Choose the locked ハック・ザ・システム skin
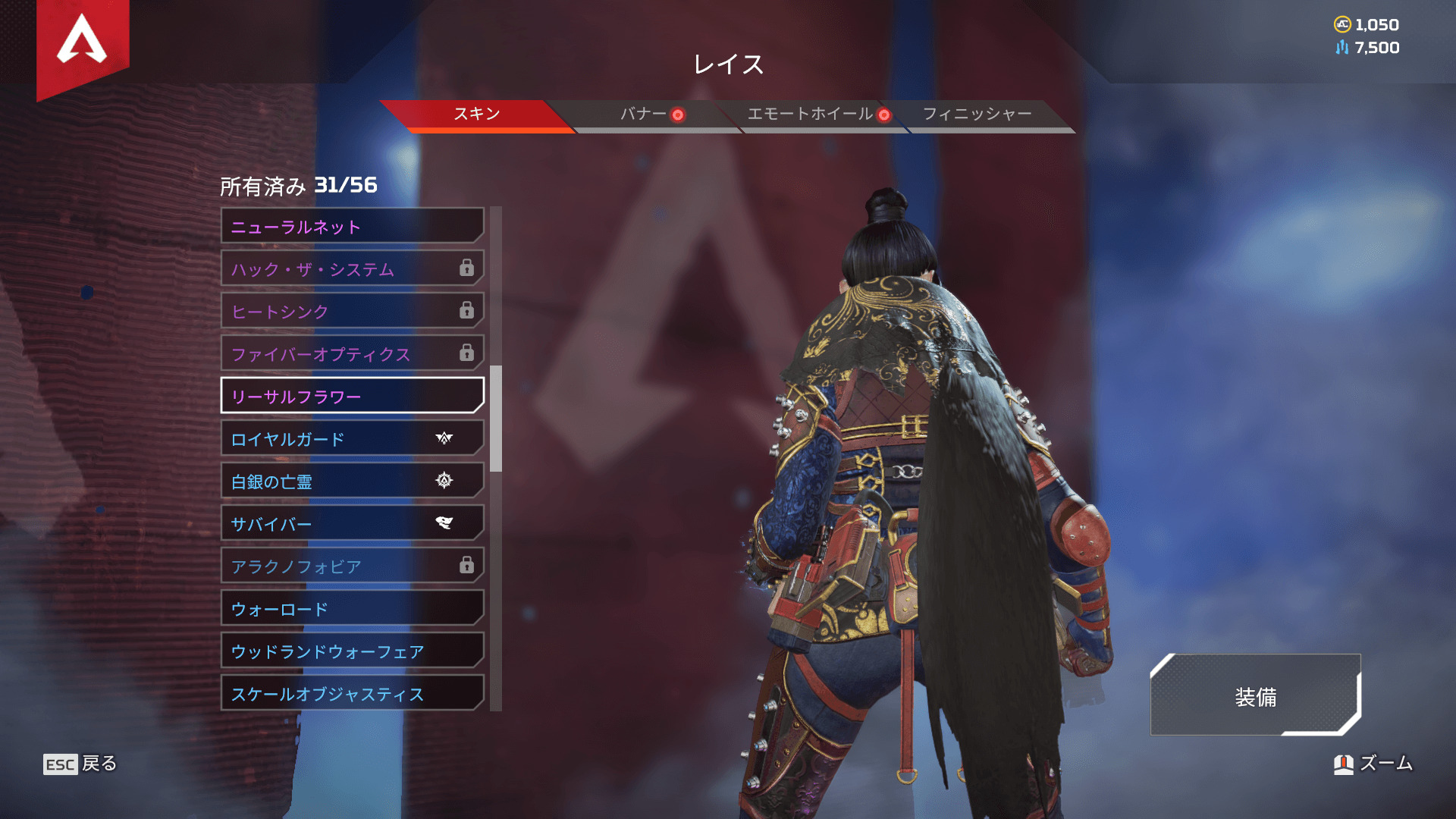Image resolution: width=1456 pixels, height=819 pixels. click(352, 268)
